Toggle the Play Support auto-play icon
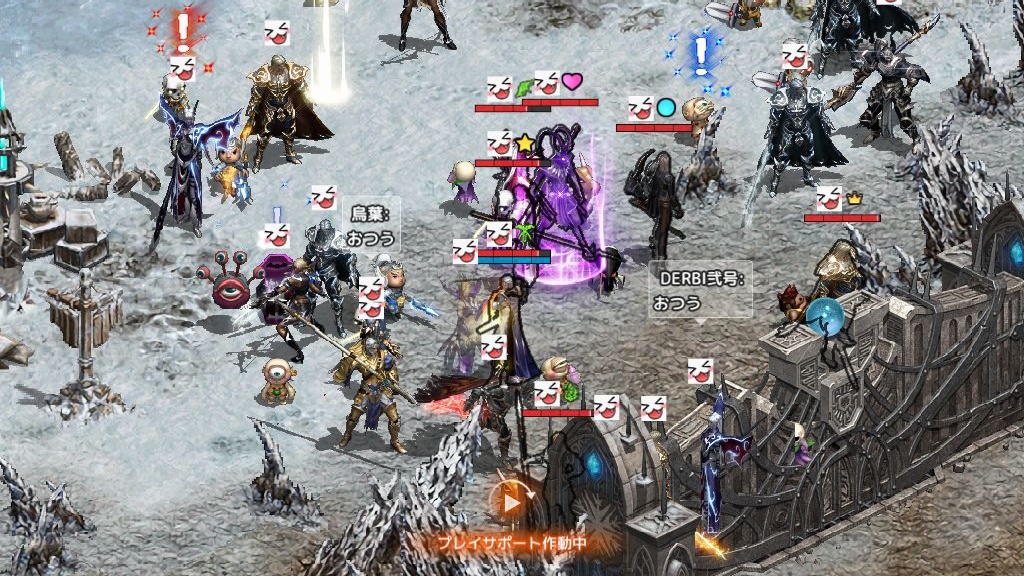Image resolution: width=1024 pixels, height=576 pixels. [512, 501]
